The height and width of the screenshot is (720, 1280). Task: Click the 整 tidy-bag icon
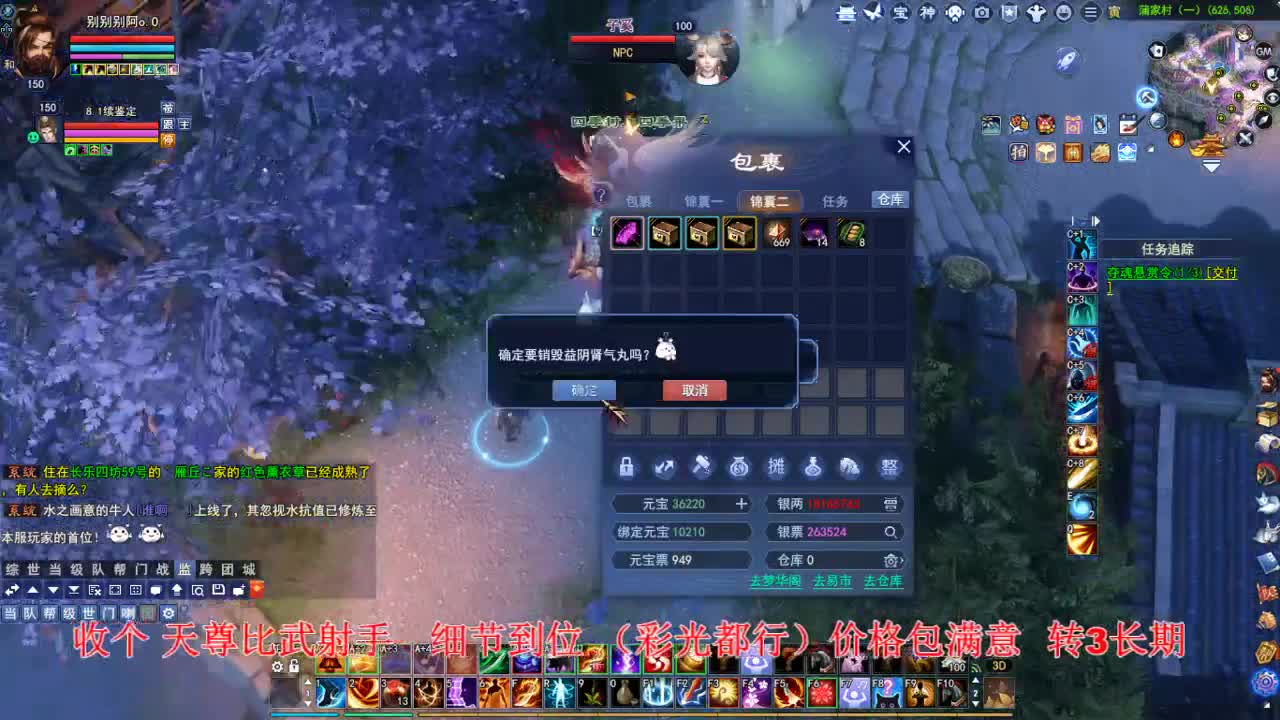click(888, 466)
